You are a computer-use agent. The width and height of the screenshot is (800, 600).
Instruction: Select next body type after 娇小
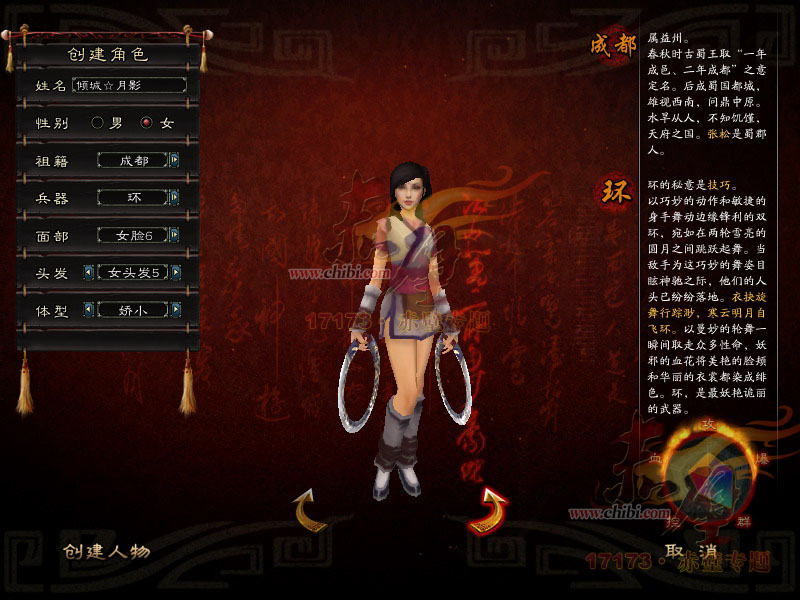coord(175,311)
